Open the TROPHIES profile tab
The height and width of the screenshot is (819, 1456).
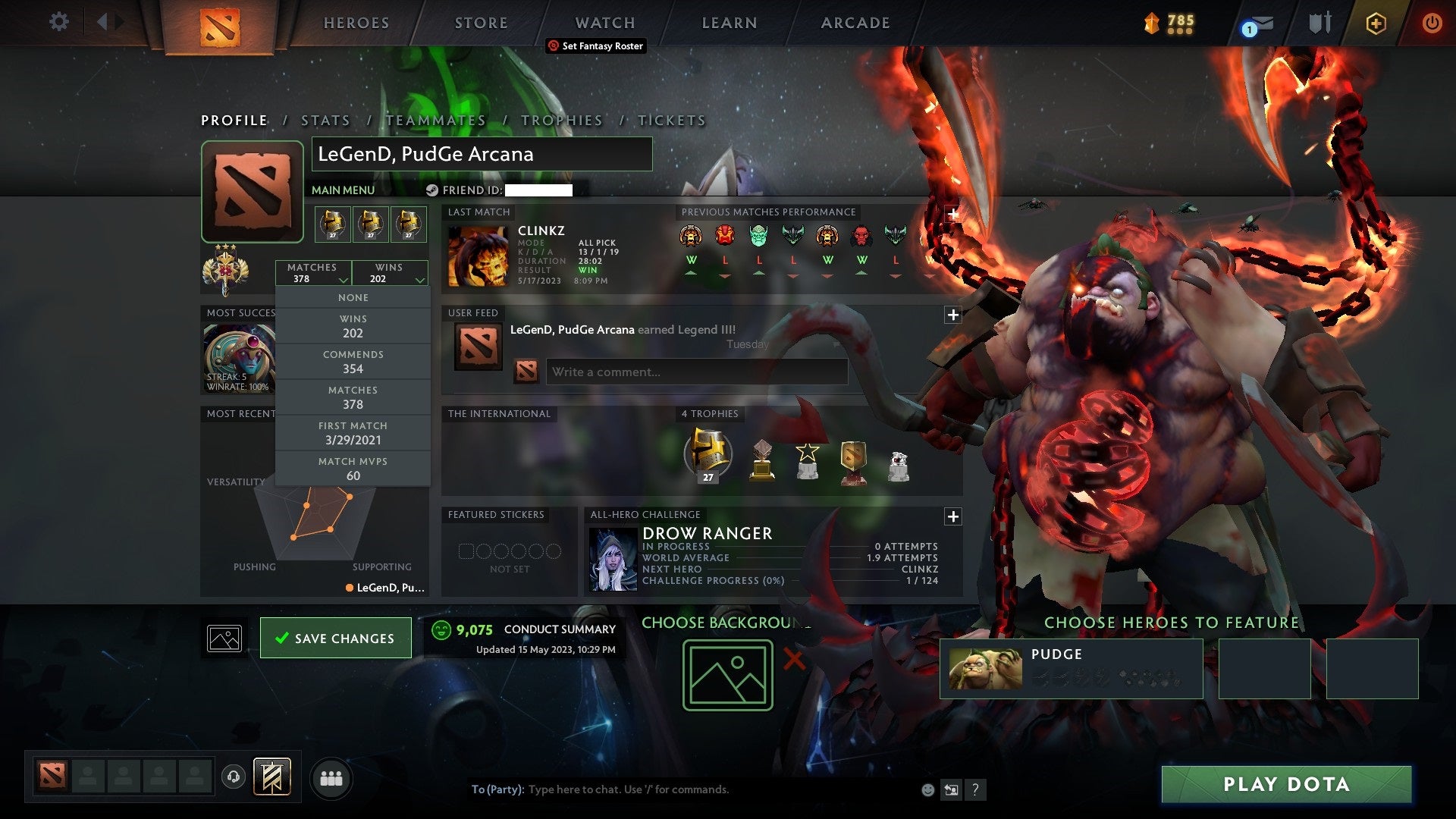562,120
